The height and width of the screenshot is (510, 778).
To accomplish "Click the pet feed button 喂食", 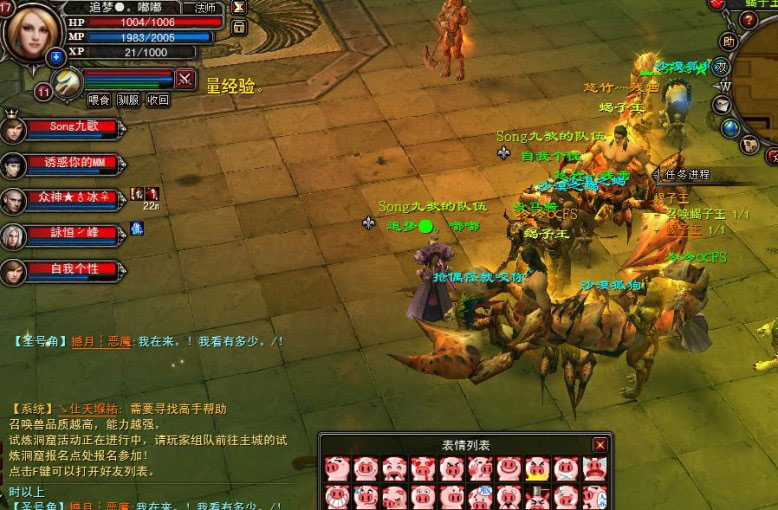I will click(x=98, y=100).
